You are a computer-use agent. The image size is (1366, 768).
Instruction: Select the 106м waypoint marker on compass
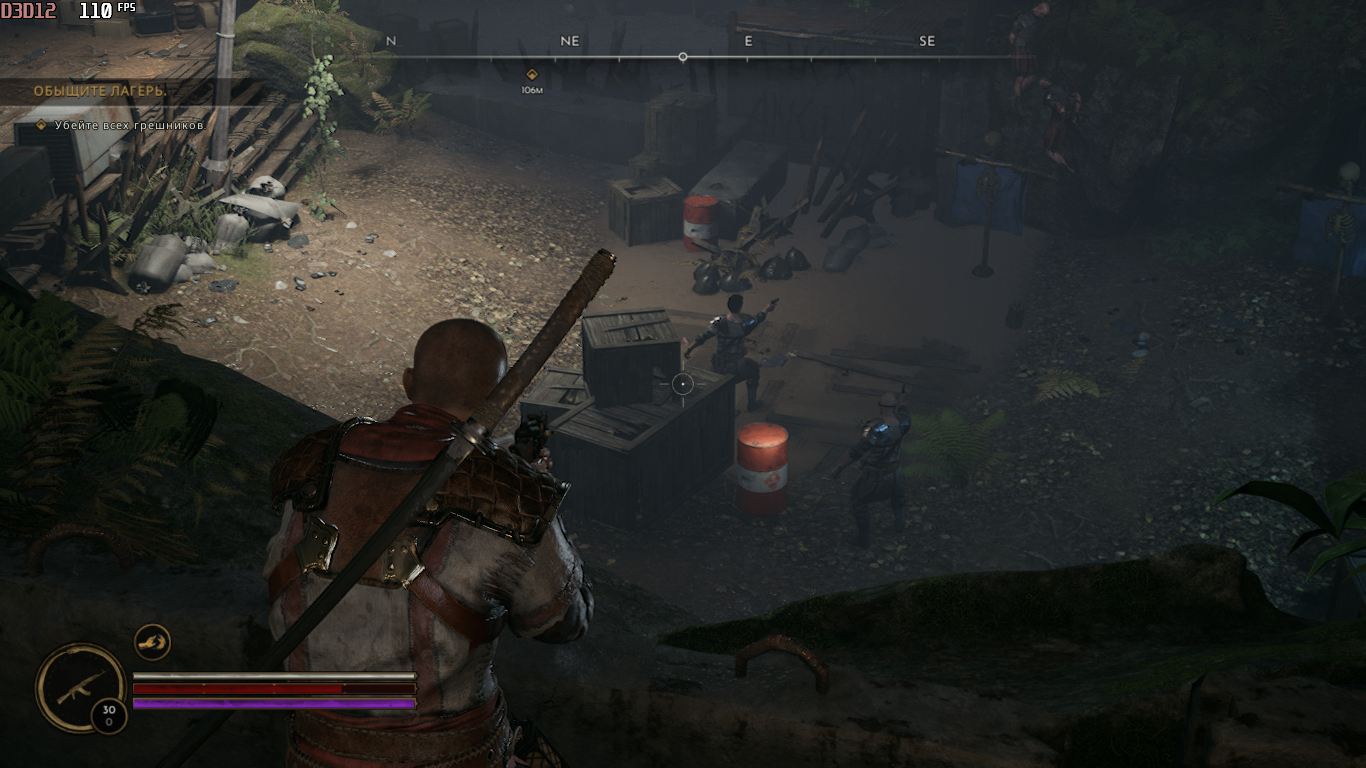pos(532,74)
